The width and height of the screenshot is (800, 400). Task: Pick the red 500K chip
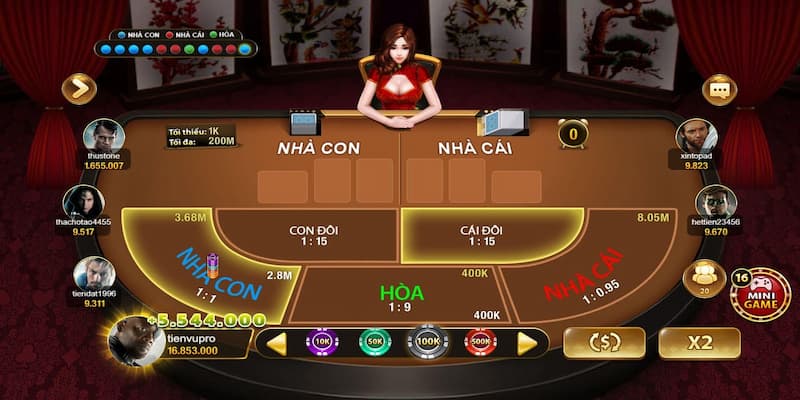click(480, 342)
